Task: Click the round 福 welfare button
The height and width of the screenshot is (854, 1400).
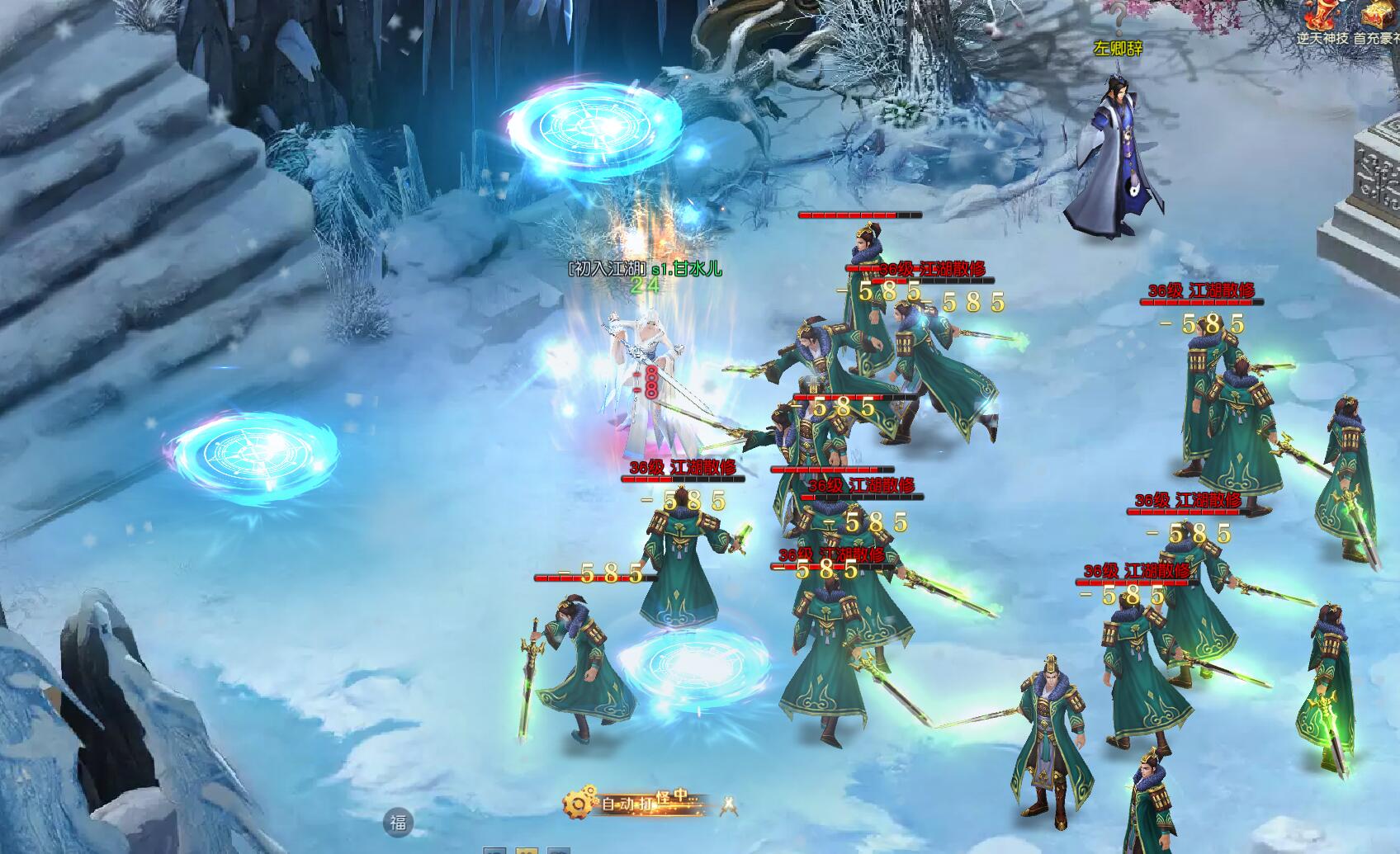Action: 399,822
